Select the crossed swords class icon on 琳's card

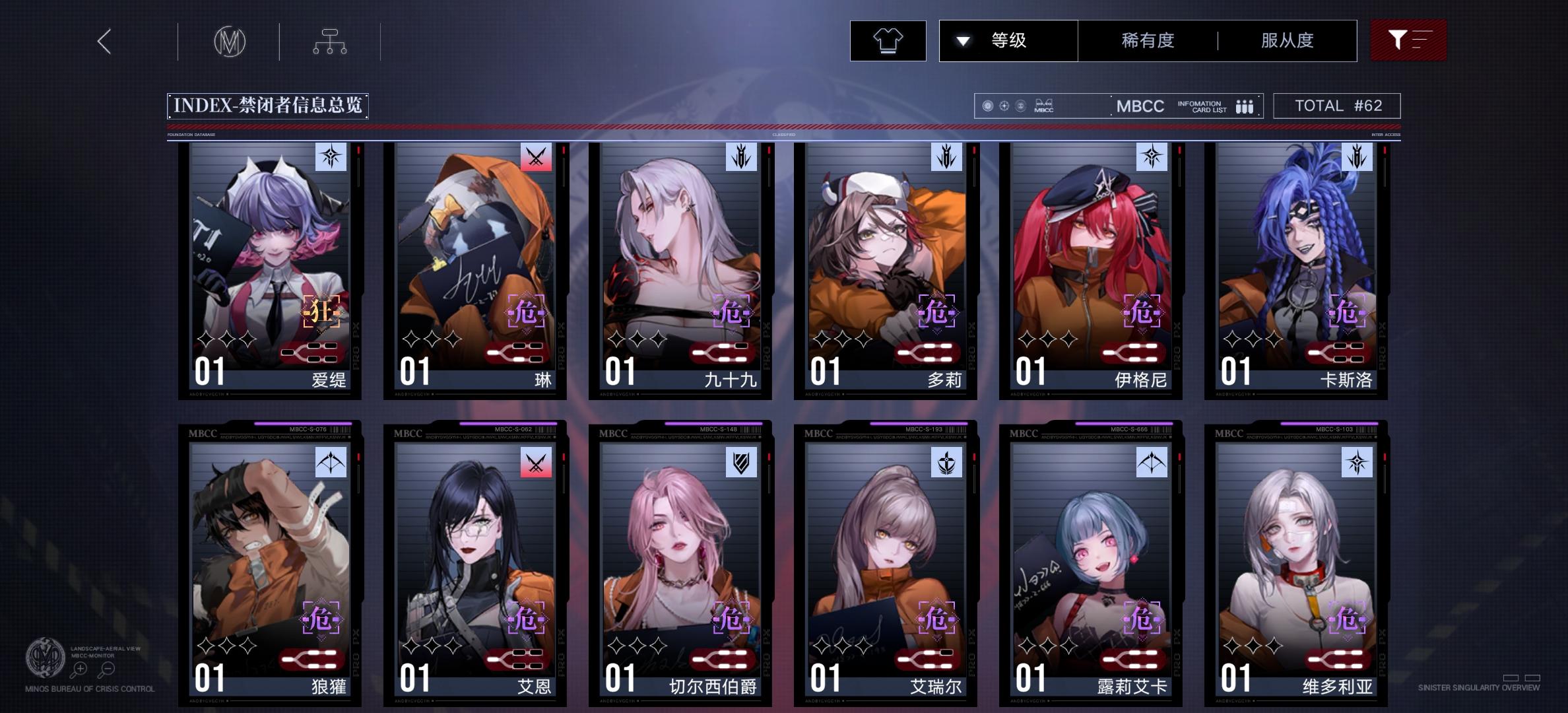(537, 158)
